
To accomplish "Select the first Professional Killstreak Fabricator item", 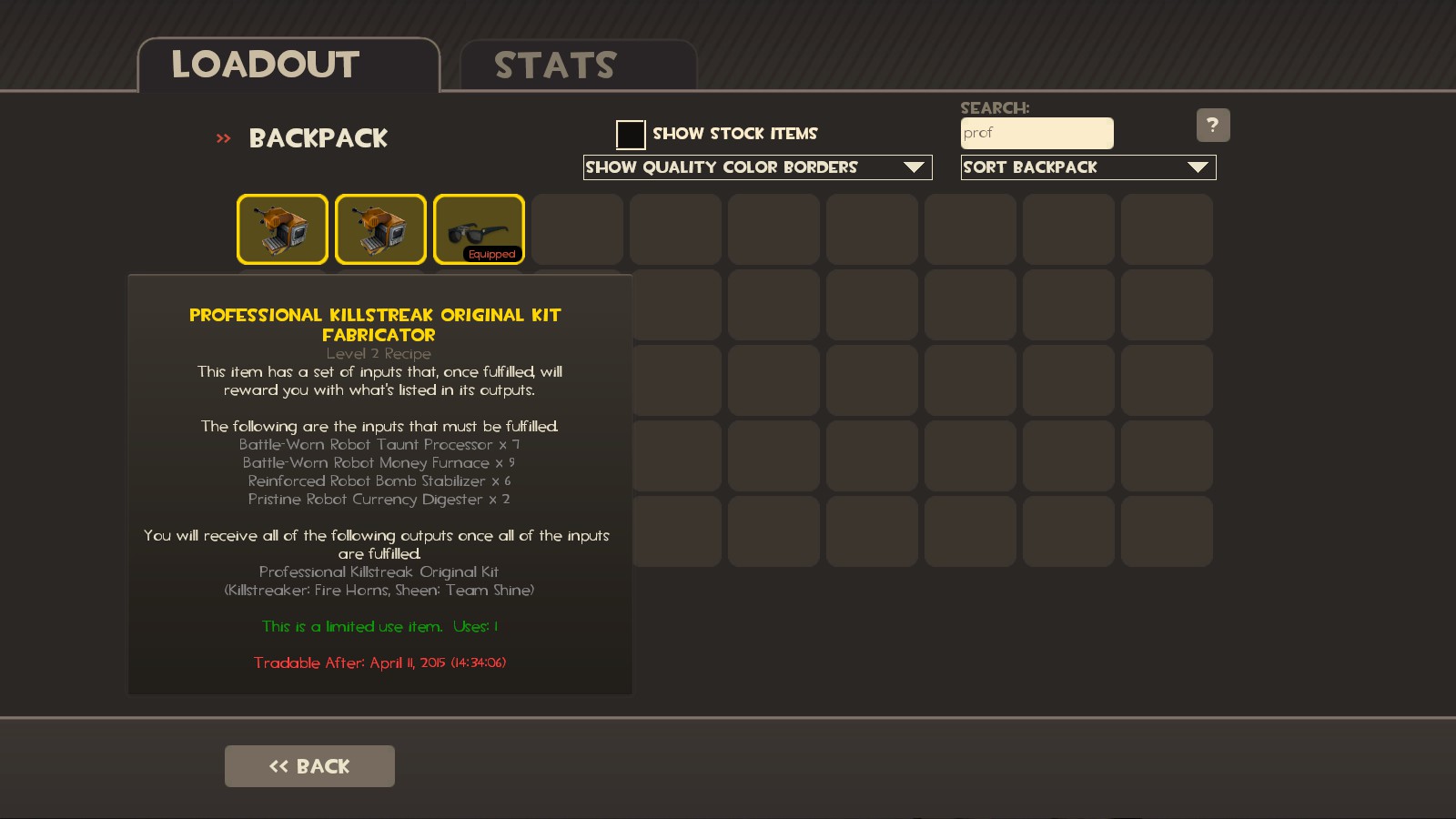I will (x=282, y=228).
